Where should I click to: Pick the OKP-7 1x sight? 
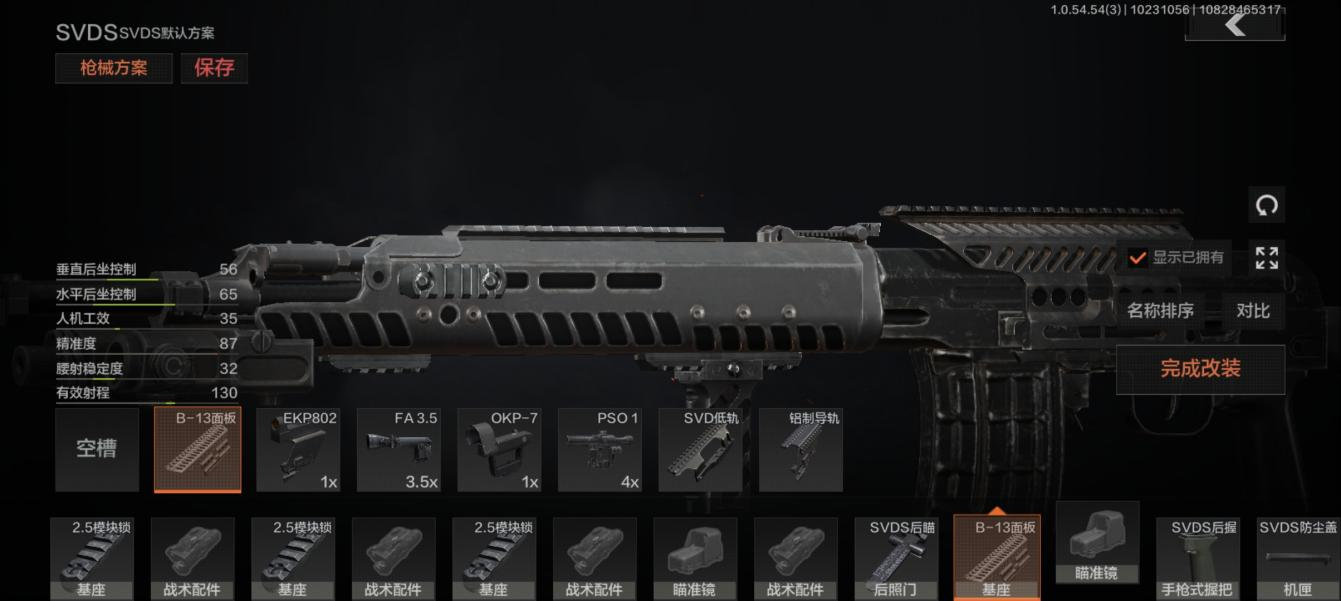click(499, 450)
